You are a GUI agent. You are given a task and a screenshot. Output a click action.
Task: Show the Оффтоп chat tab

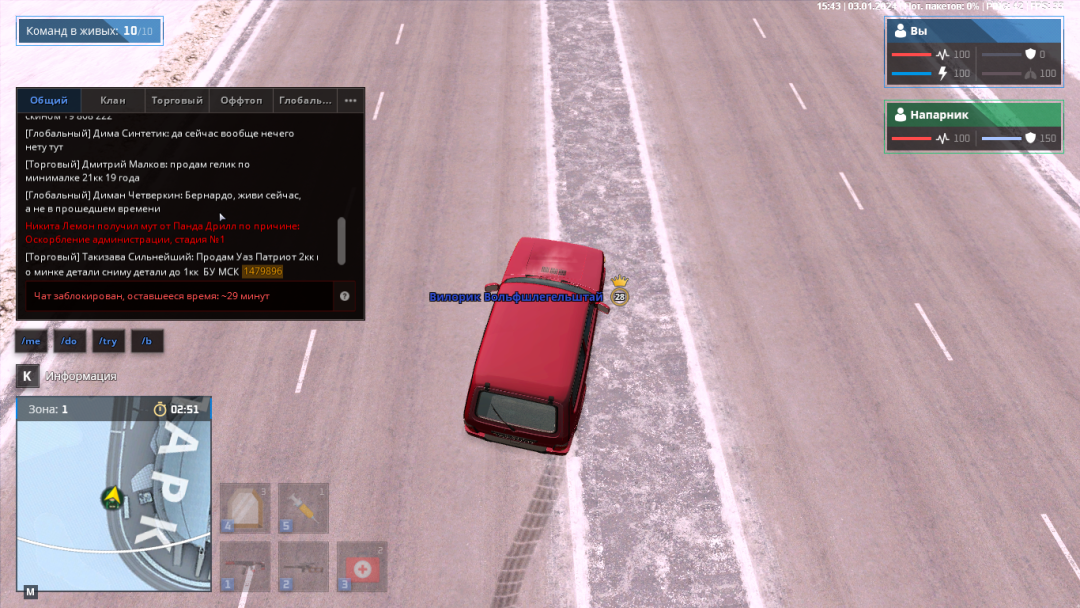241,100
